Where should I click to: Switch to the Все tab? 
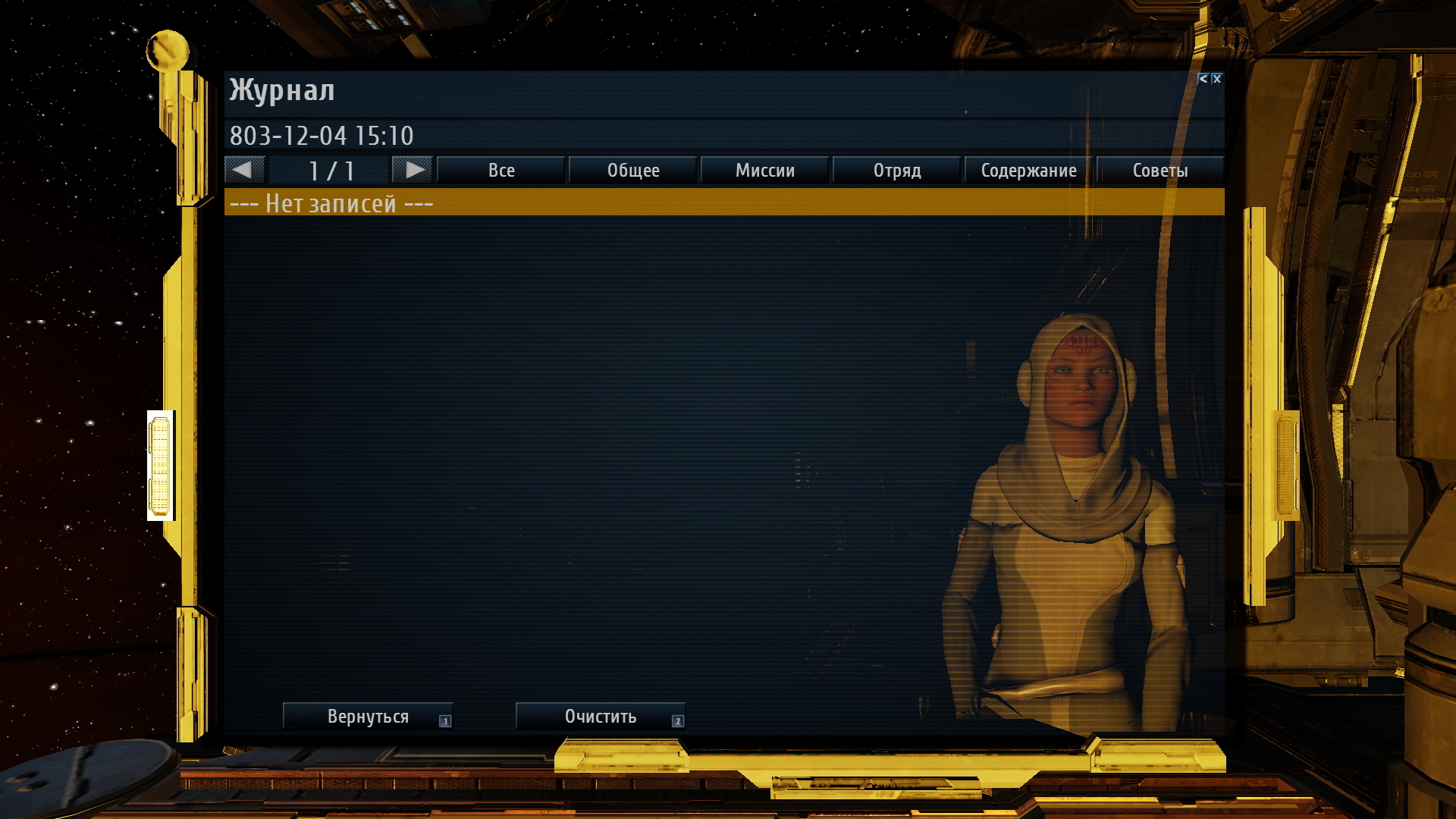(501, 171)
